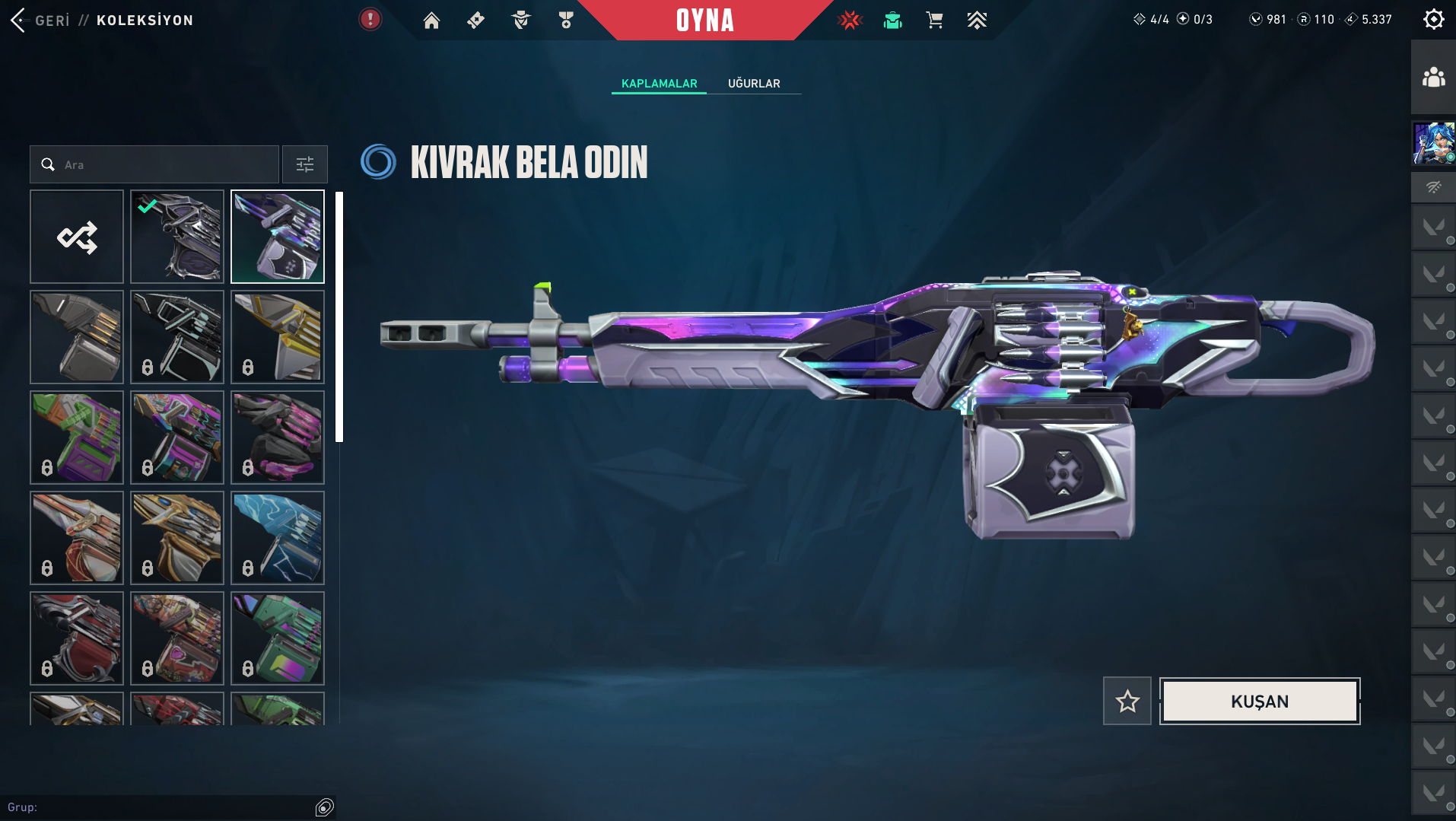Screen dimensions: 1456x821
Task: Open the home screen icon
Action: (431, 21)
